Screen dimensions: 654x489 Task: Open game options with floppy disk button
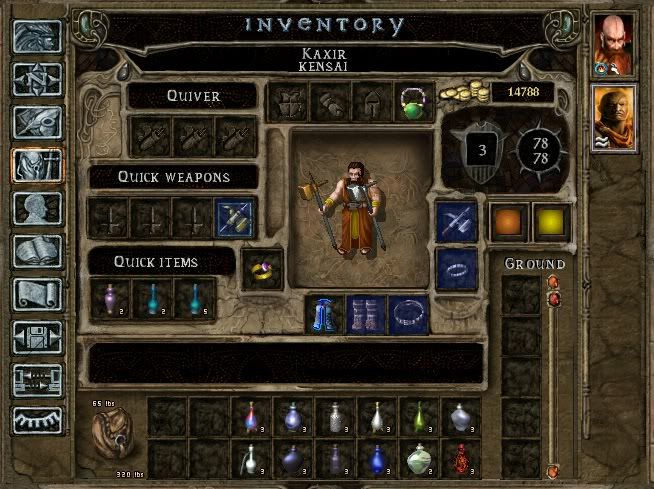[x=37, y=337]
